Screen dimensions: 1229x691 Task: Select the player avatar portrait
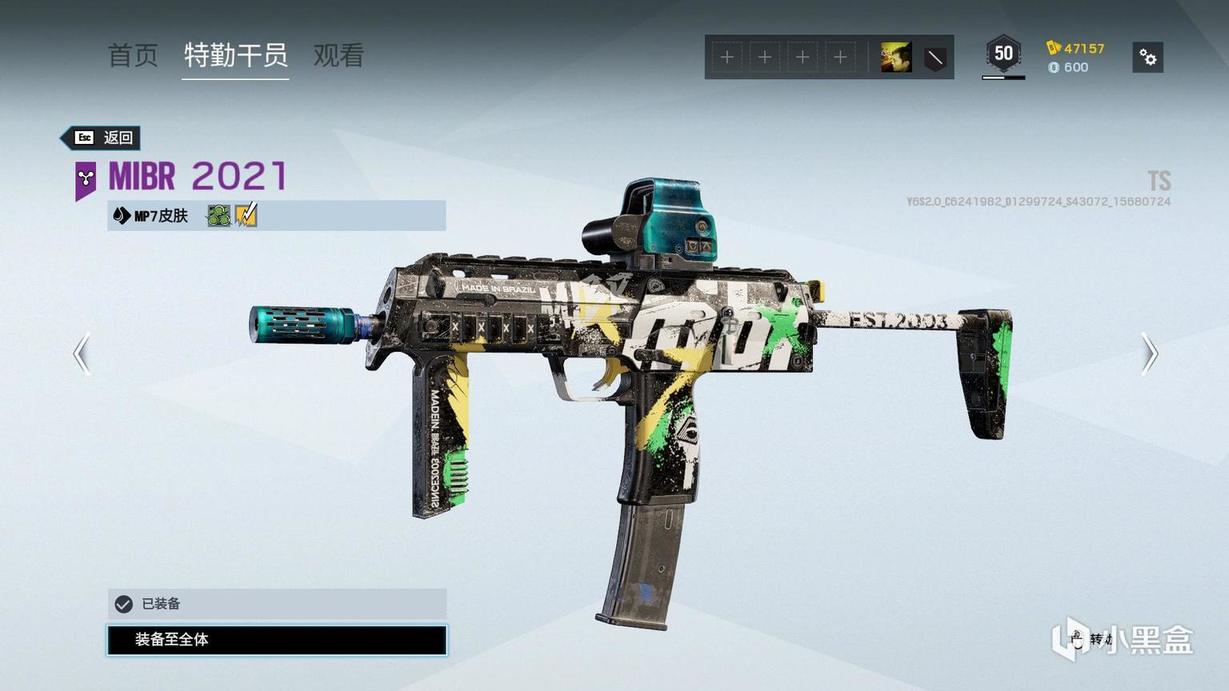click(896, 58)
